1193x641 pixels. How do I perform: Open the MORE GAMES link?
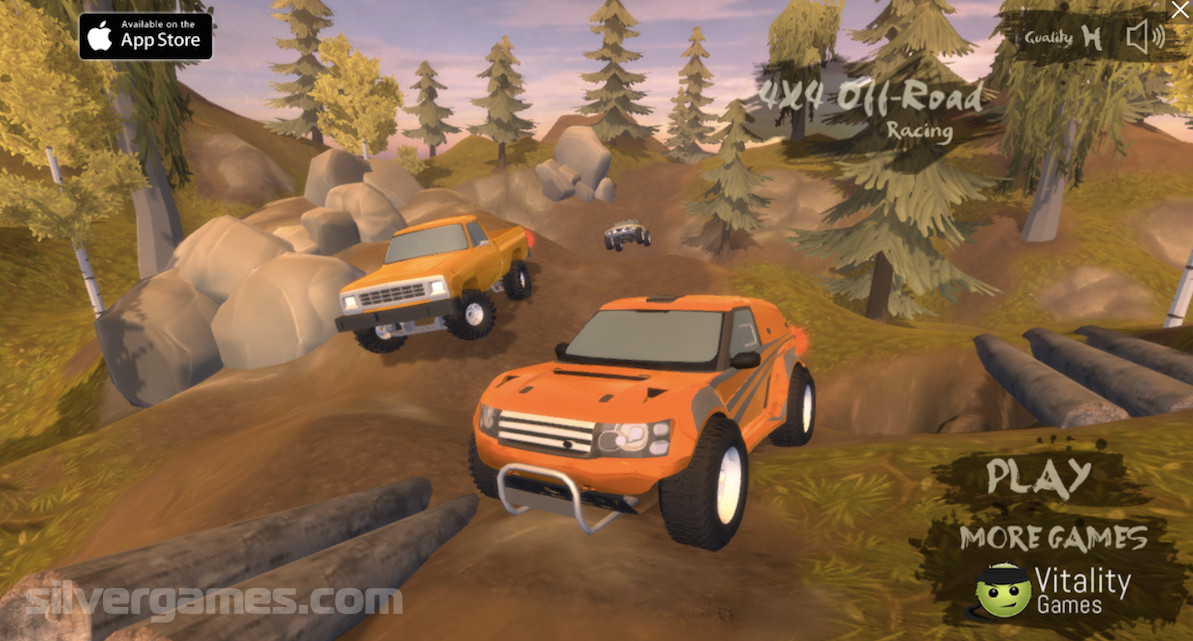[x=1053, y=539]
